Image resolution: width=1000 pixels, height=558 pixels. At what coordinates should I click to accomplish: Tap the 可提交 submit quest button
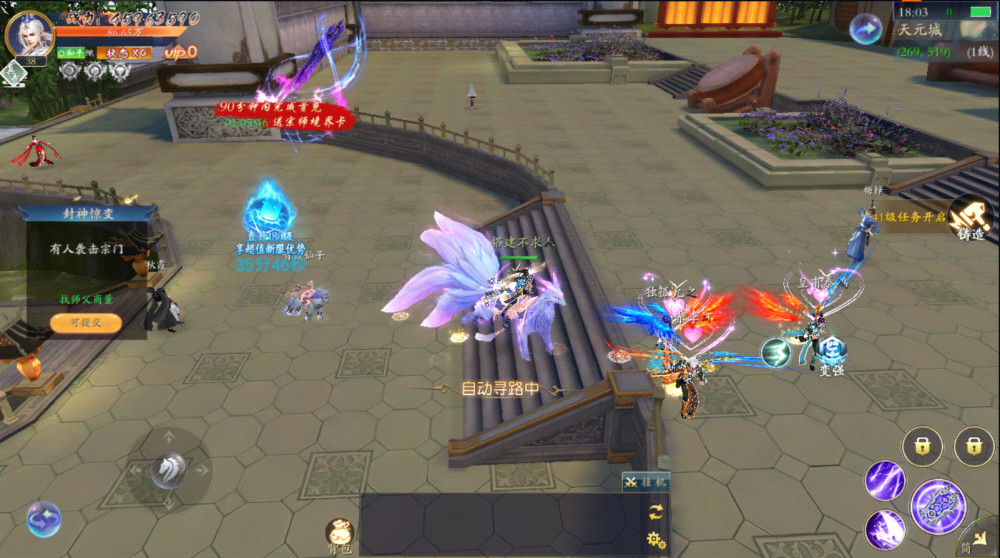87,323
